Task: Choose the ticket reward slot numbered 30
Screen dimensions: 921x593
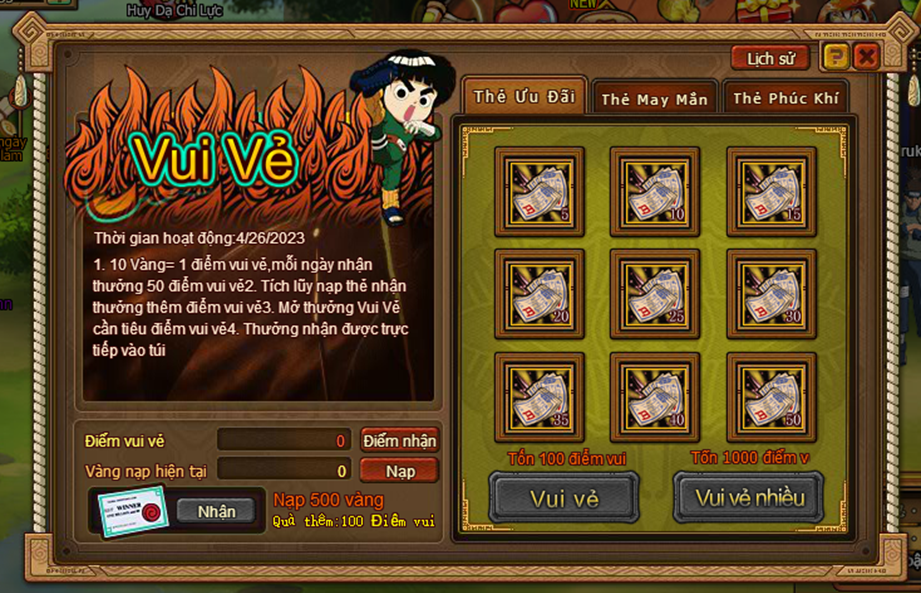Action: pyautogui.click(x=771, y=294)
